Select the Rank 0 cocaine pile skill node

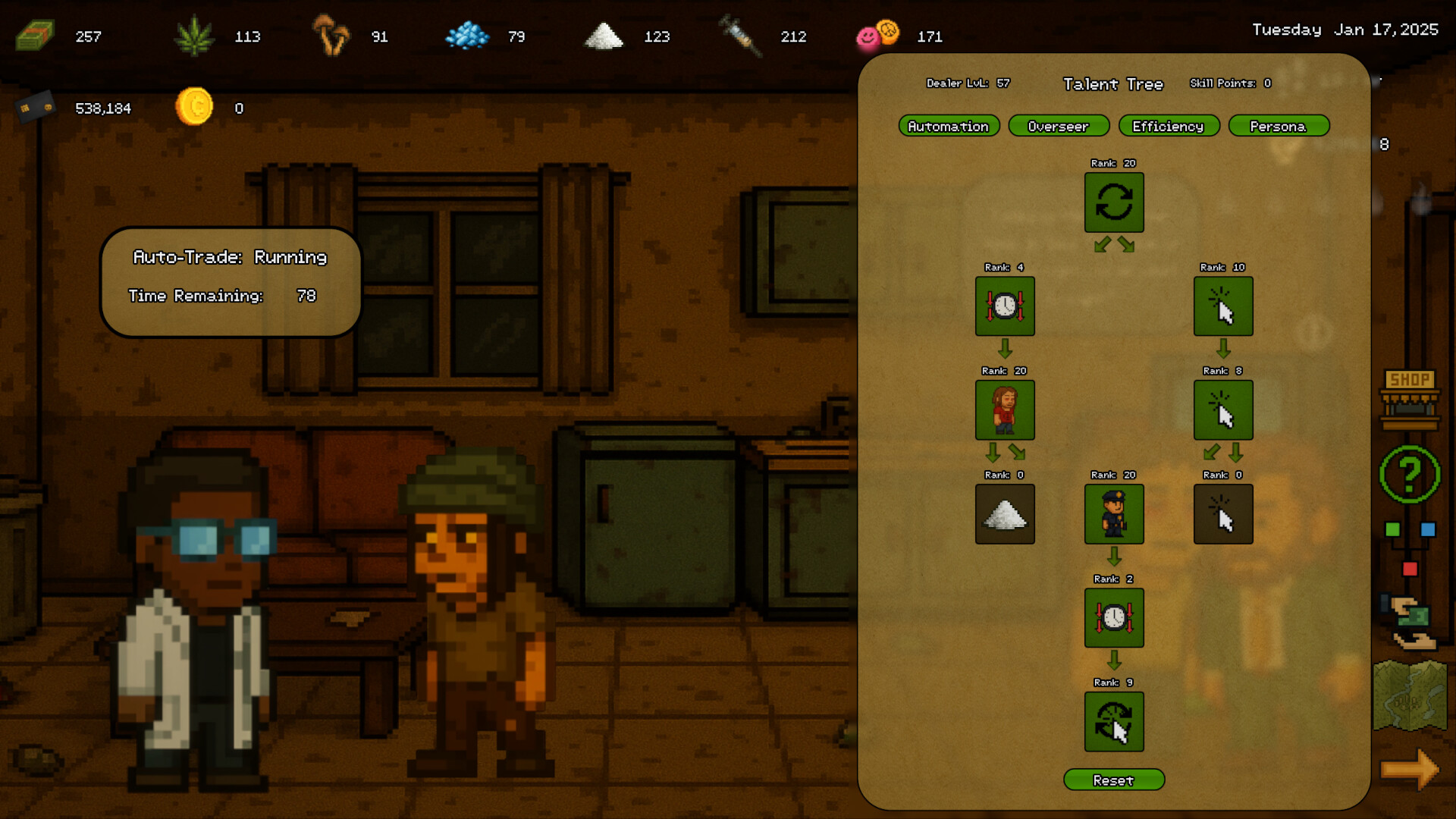click(x=1005, y=514)
